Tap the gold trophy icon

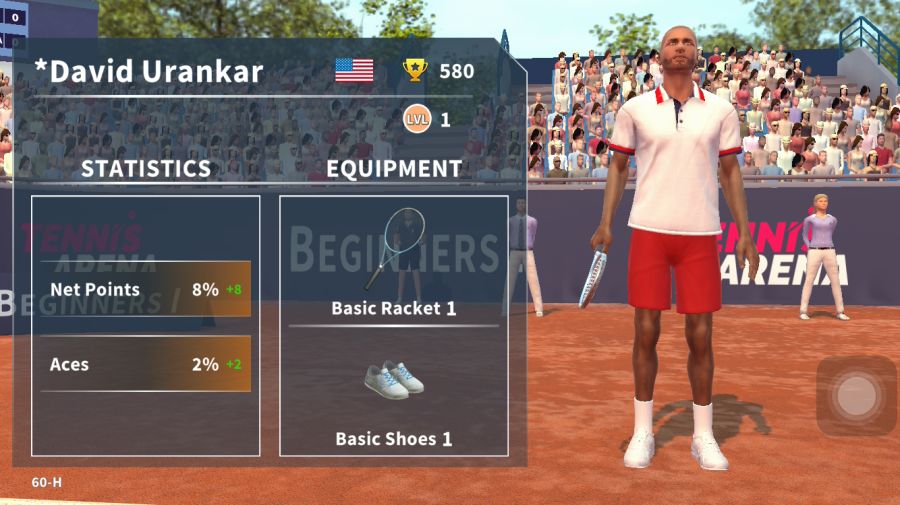(415, 70)
